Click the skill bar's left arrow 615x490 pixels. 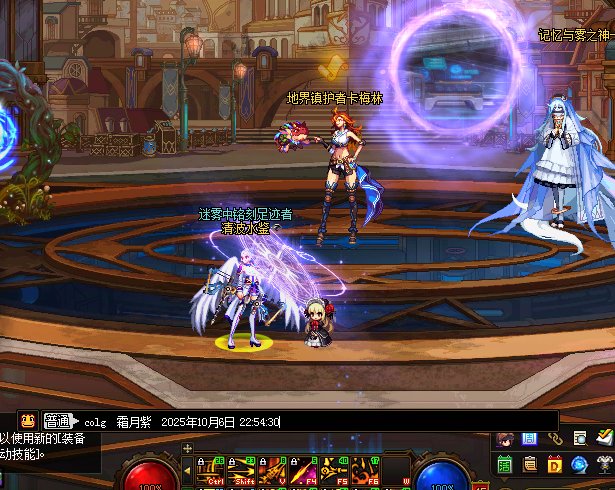tap(186, 468)
